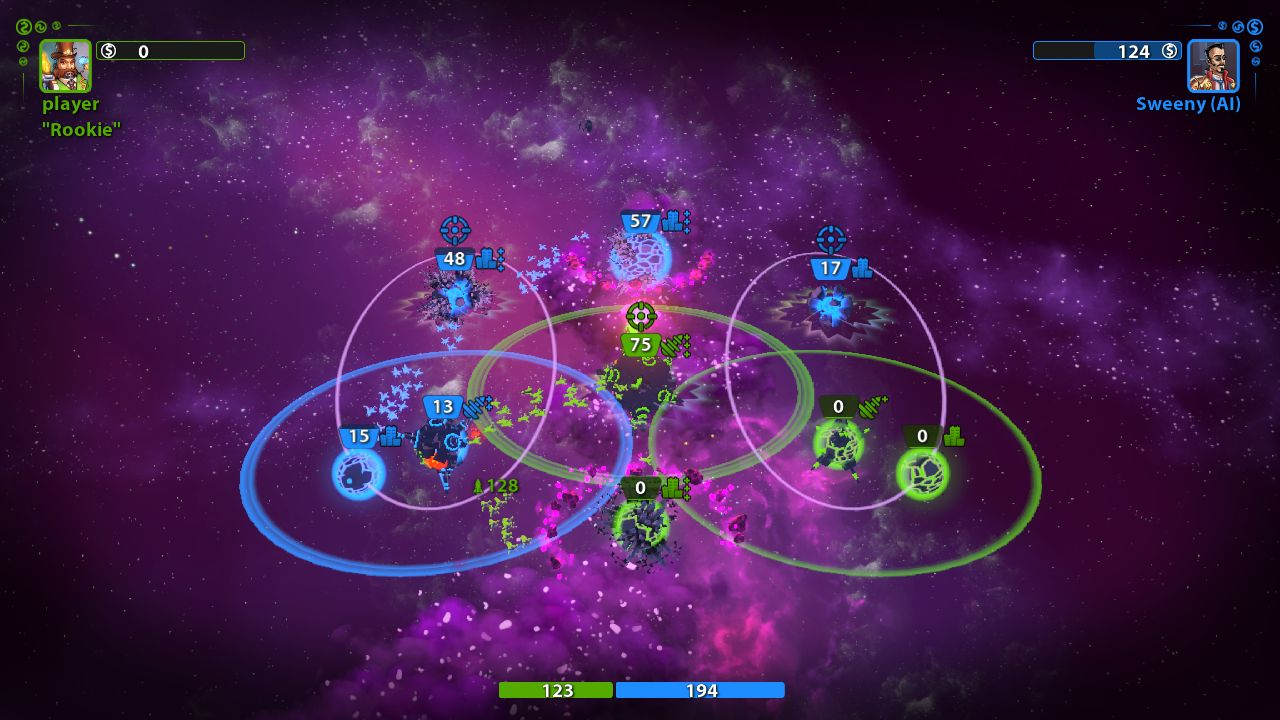This screenshot has width=1280, height=720.
Task: Click the green flask-shaped badge reading 75
Action: (639, 343)
